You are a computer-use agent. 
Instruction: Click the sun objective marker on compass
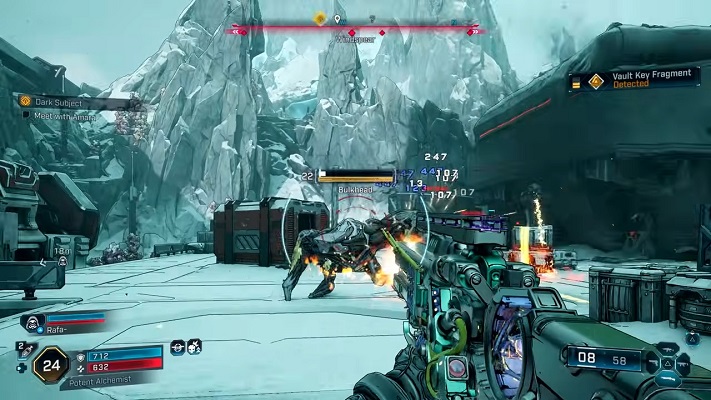[320, 18]
